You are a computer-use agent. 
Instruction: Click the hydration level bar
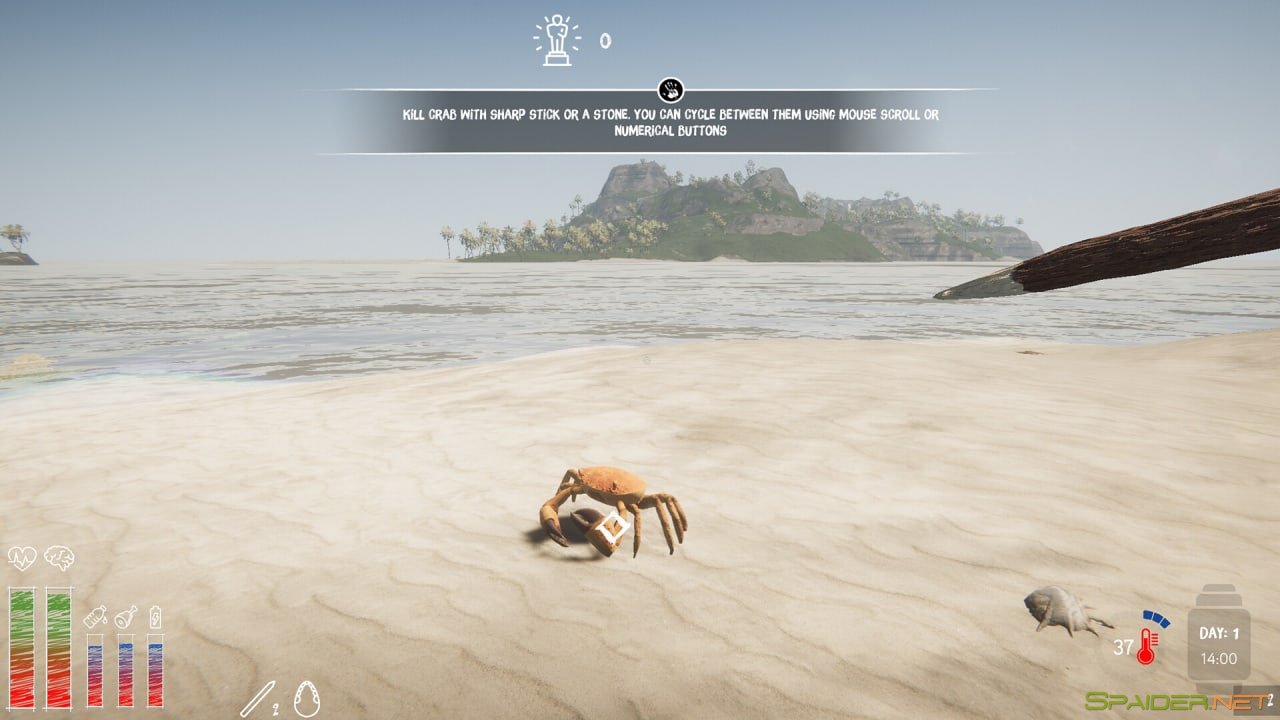tap(95, 670)
